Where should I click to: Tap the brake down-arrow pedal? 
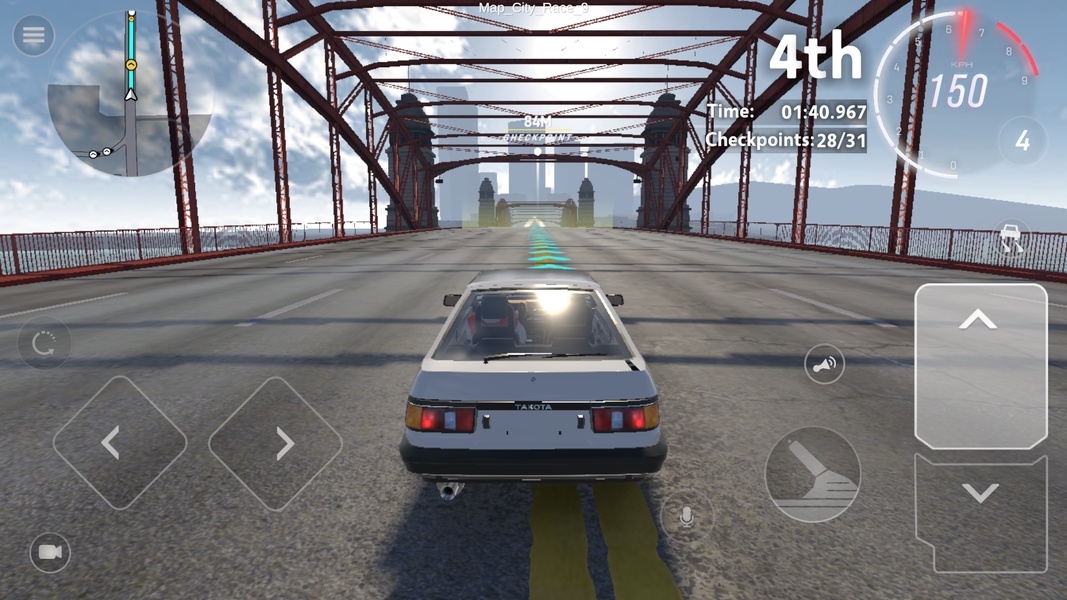click(979, 510)
